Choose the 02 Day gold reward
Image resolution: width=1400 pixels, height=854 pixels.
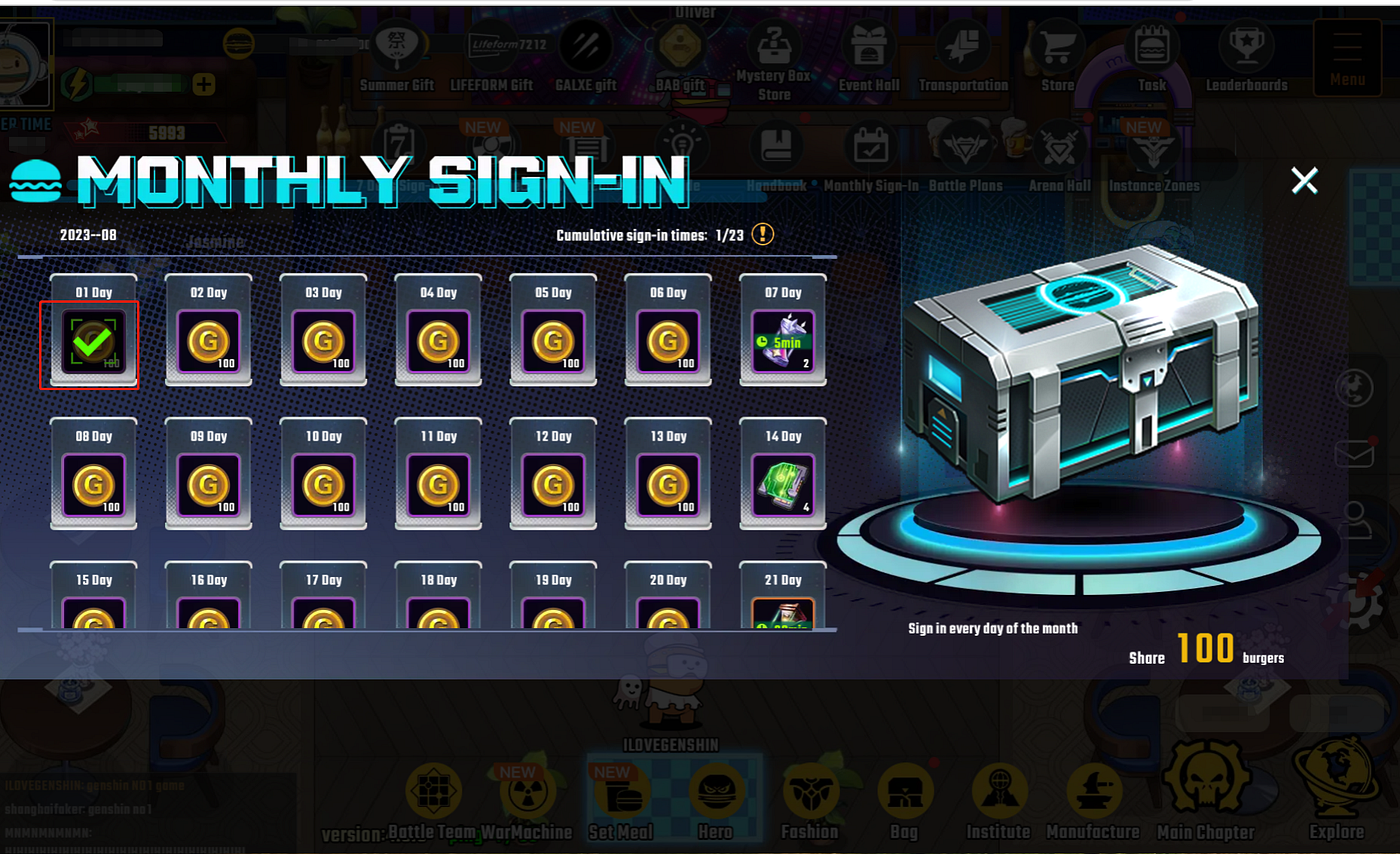click(208, 342)
